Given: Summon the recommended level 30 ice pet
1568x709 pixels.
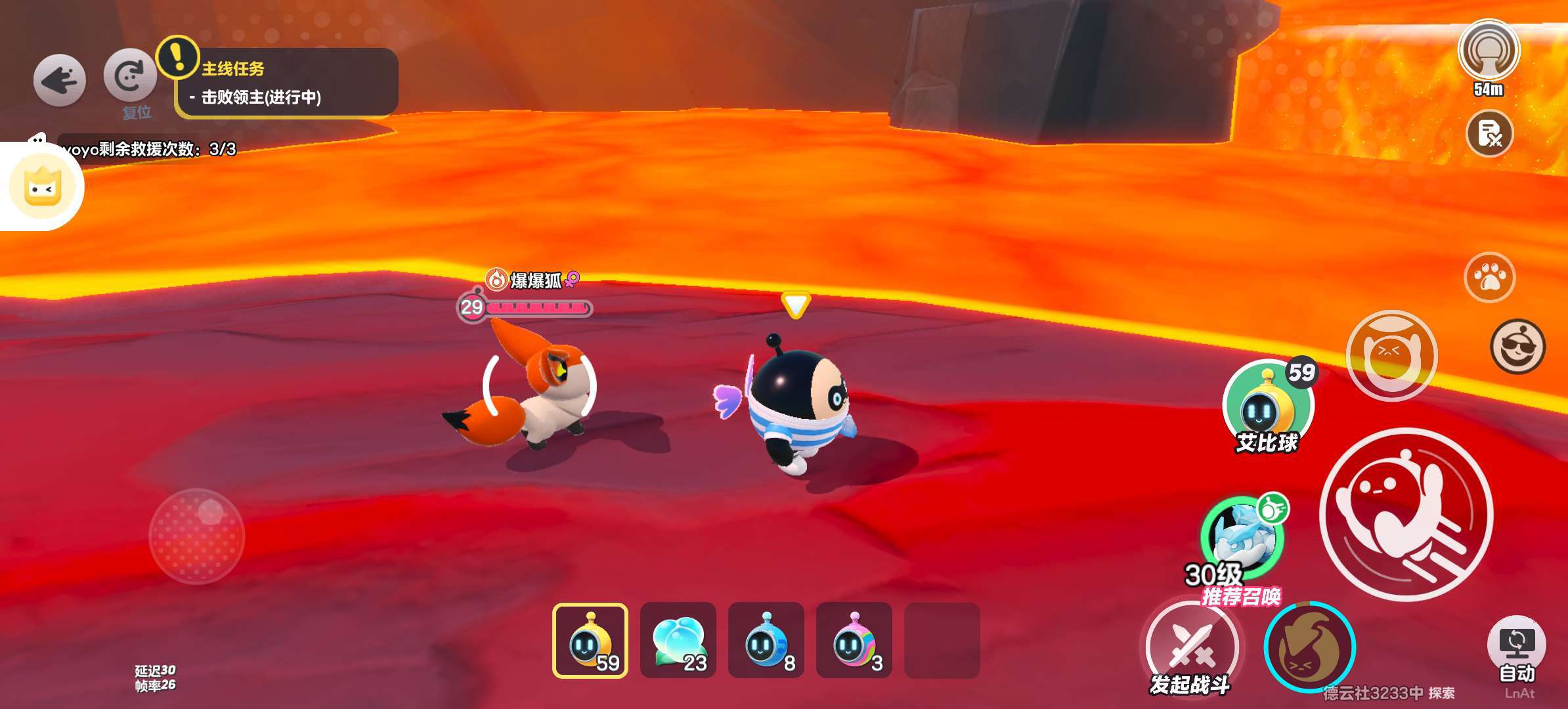Looking at the screenshot, I should click(x=1242, y=537).
